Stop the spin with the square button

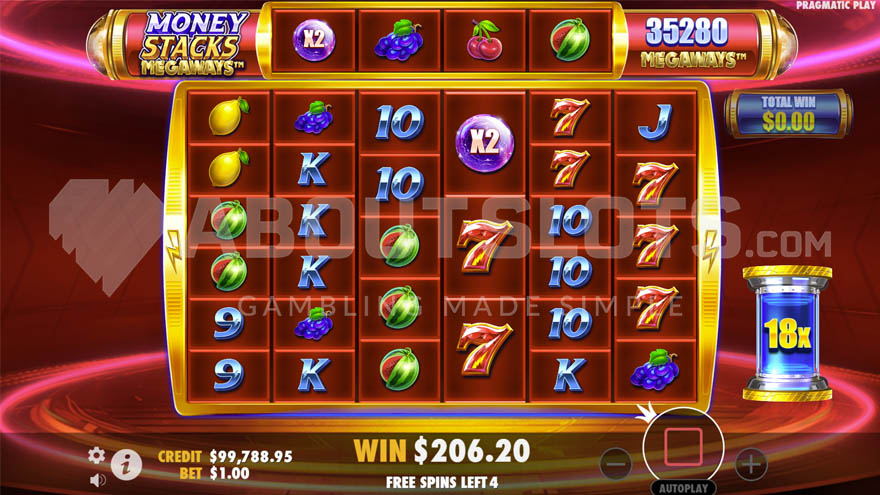coord(683,448)
